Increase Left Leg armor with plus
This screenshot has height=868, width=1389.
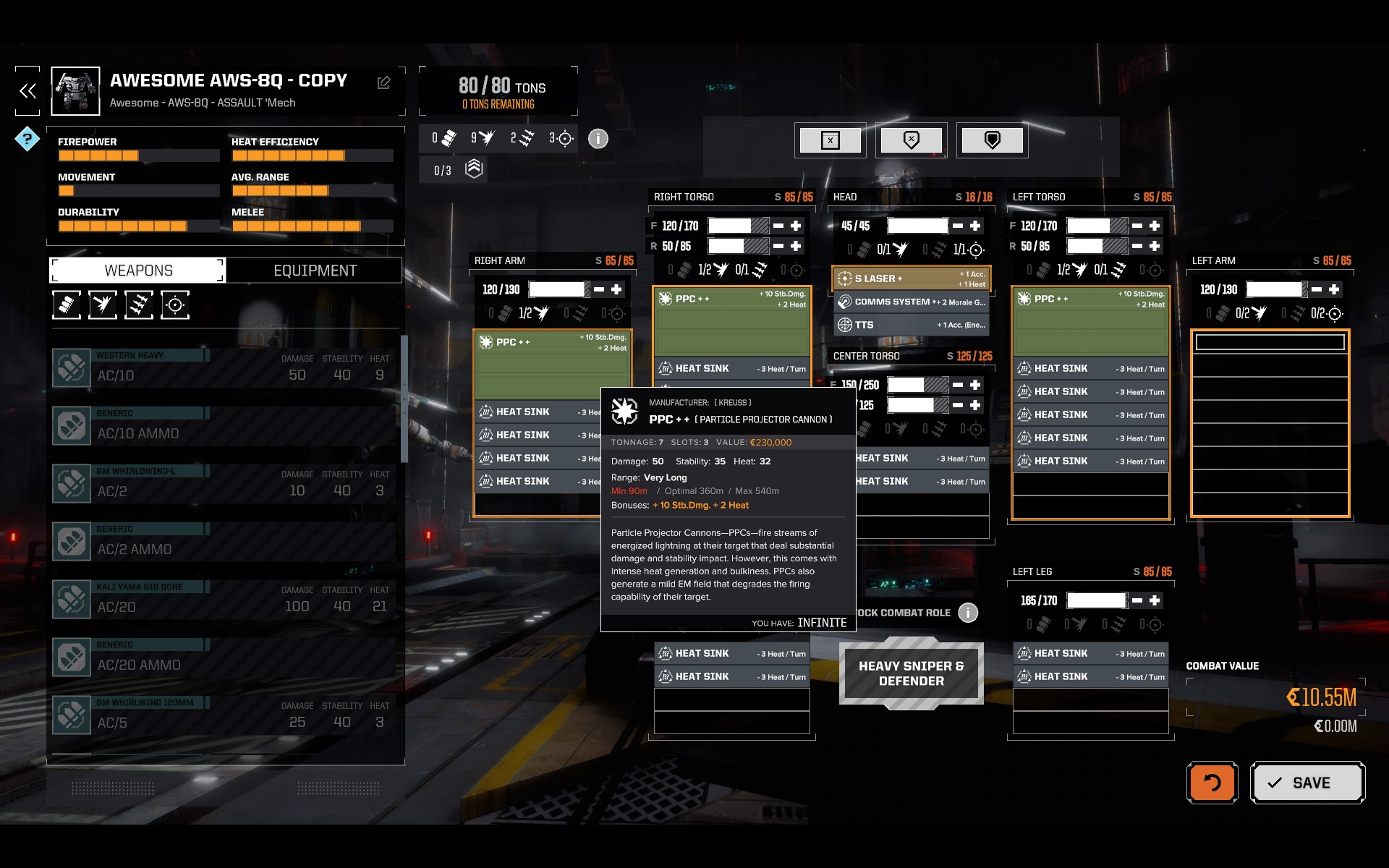(x=1155, y=600)
